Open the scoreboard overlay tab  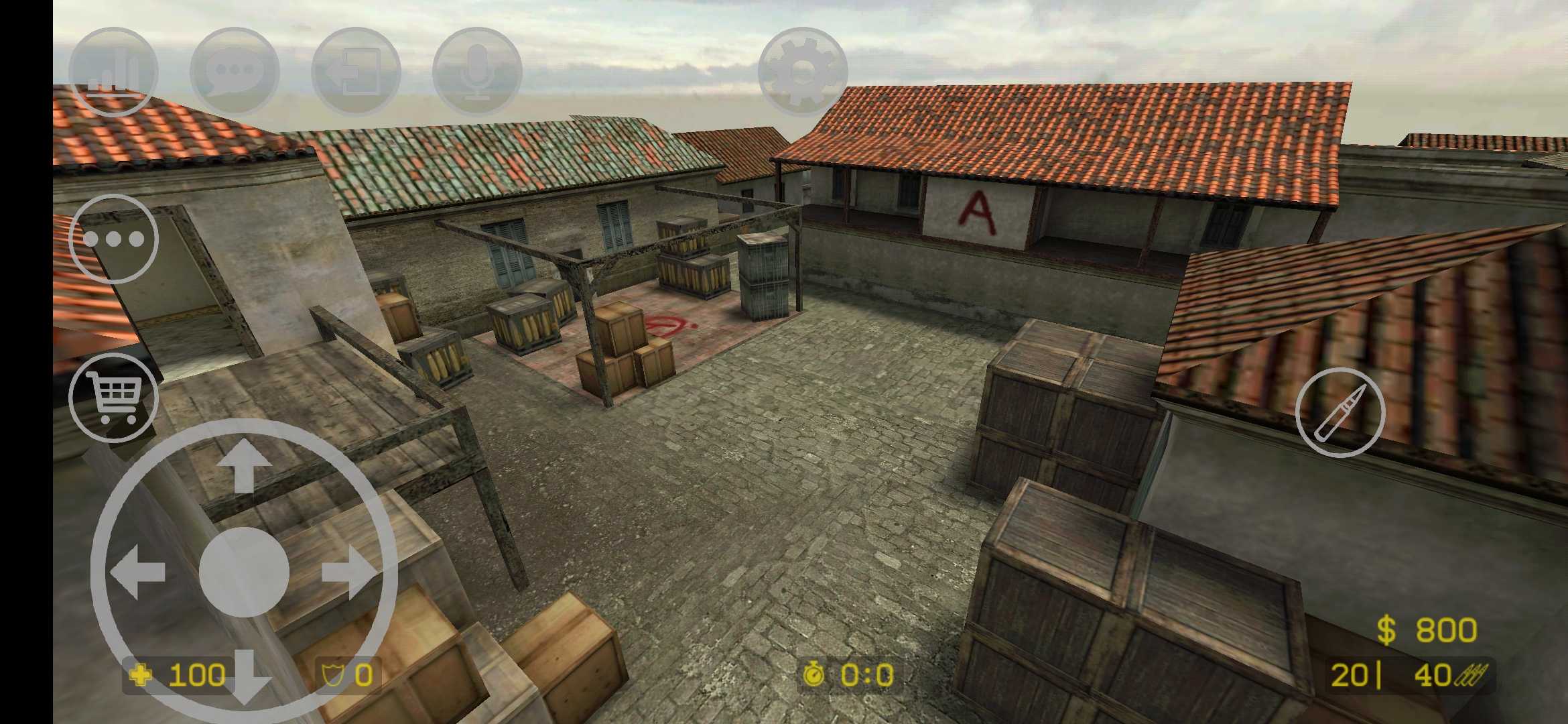tap(114, 70)
